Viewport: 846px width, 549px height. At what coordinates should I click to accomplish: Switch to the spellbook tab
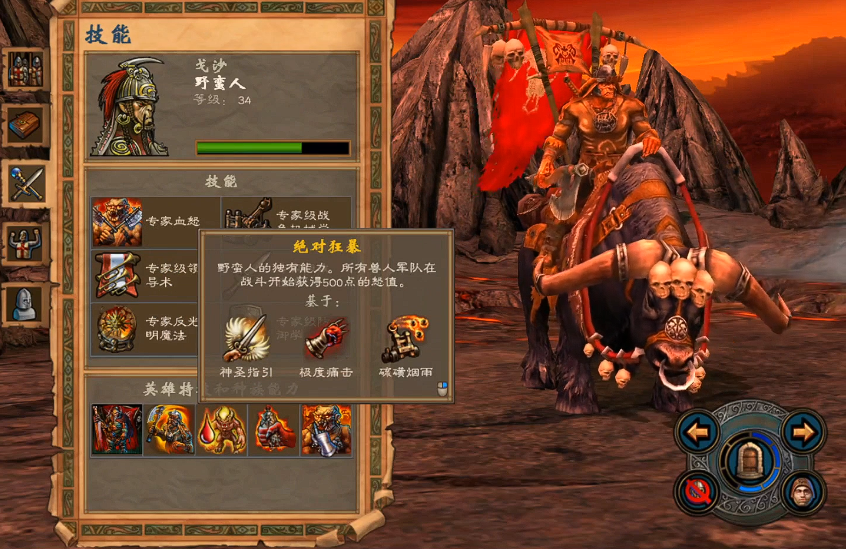click(x=26, y=126)
